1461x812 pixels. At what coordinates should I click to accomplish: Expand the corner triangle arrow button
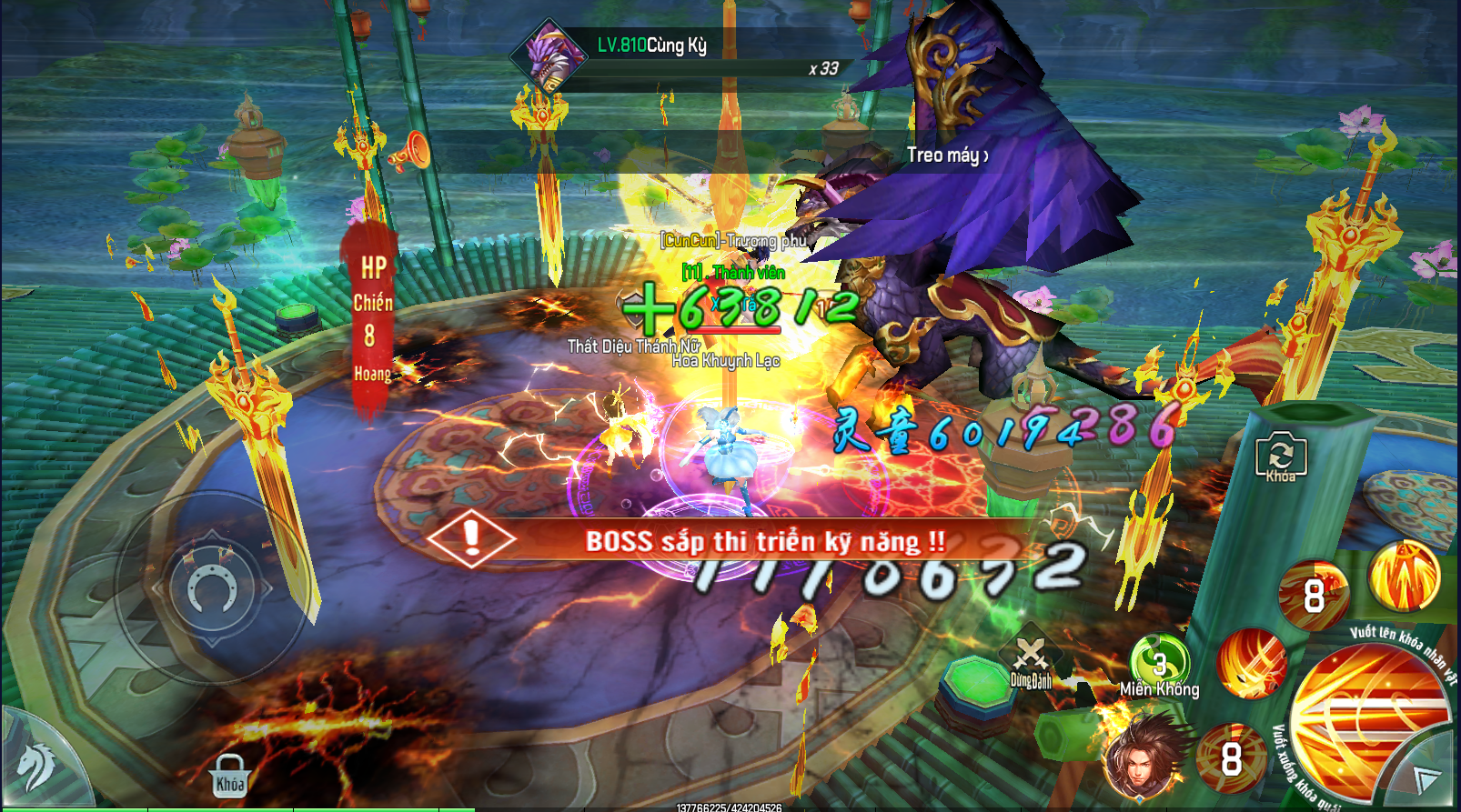click(x=1426, y=778)
